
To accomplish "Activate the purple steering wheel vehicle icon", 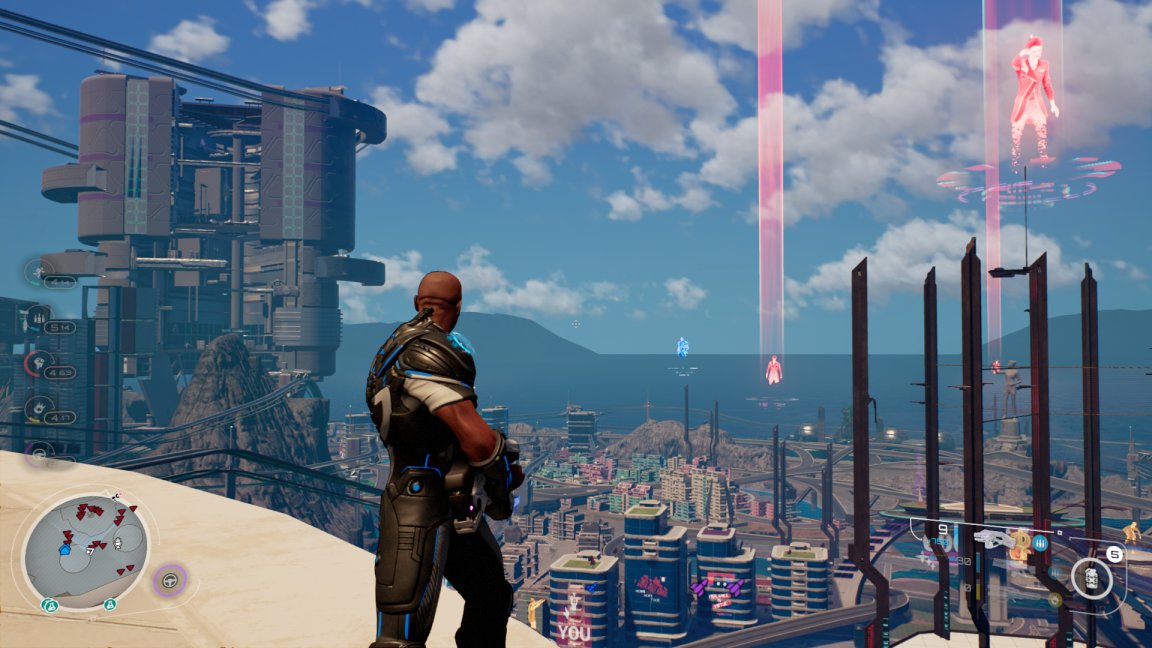I will tap(169, 579).
